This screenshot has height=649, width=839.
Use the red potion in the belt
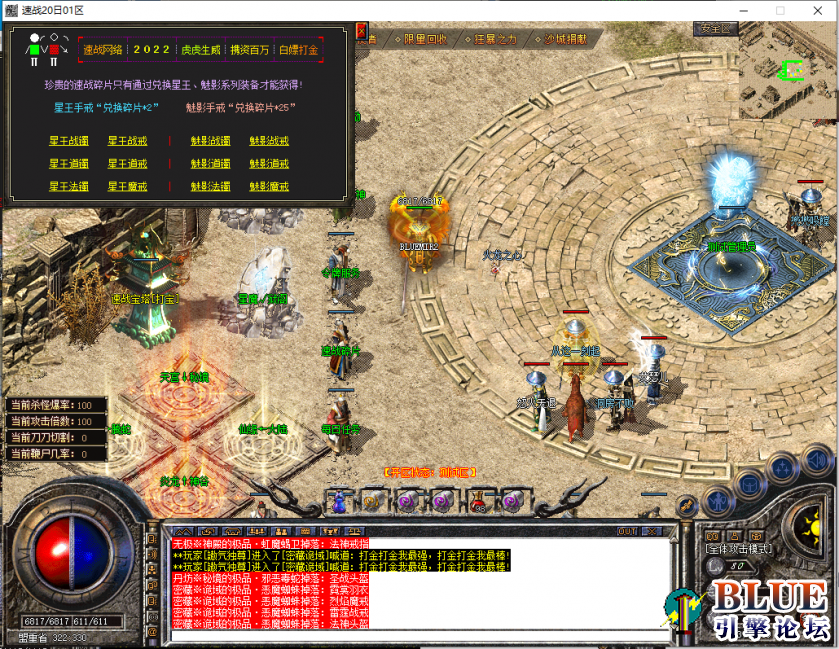(482, 500)
